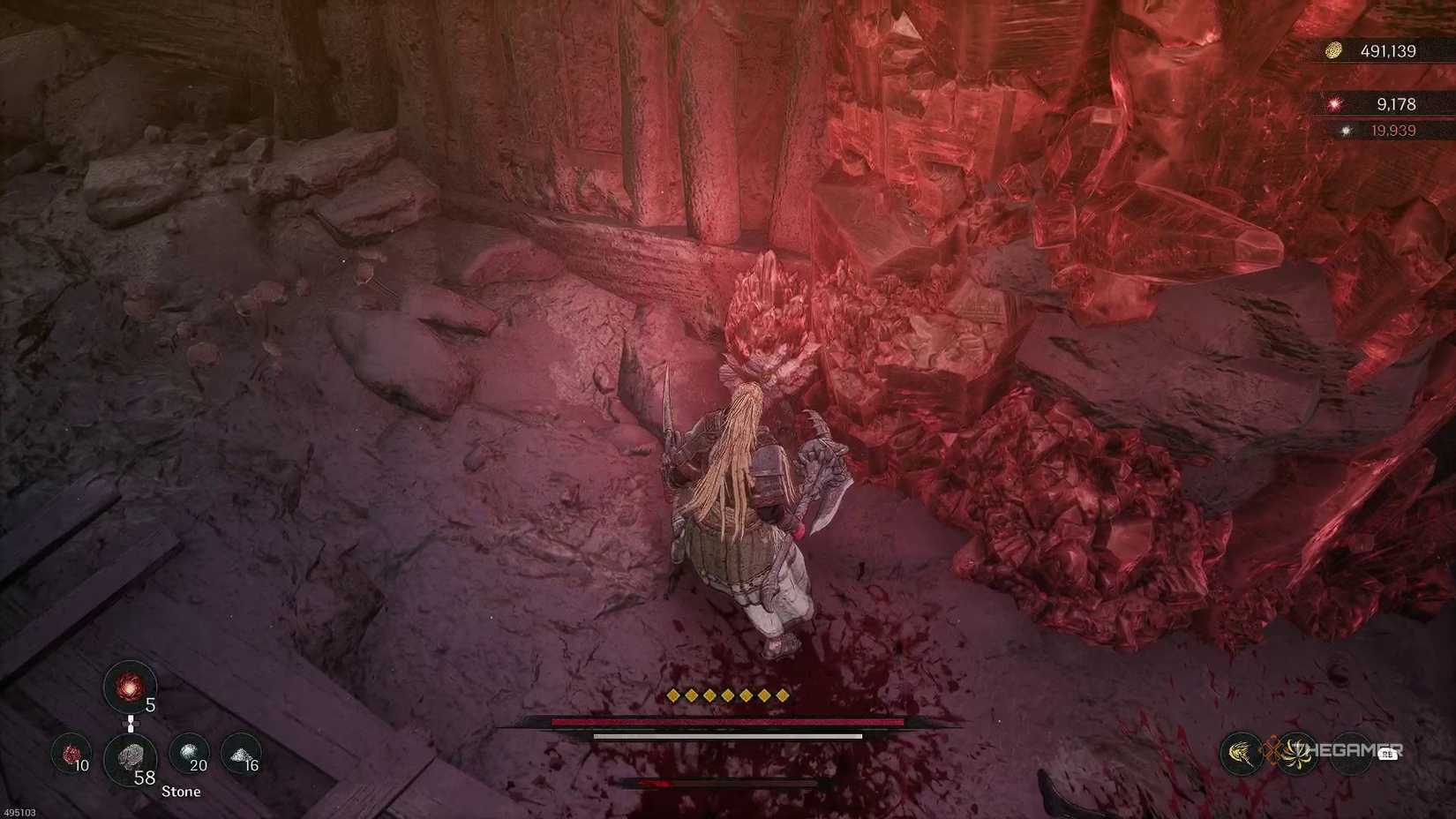Screen dimensions: 1456x819
Task: Expand the 19,939 resource entry
Action: pyautogui.click(x=1394, y=131)
